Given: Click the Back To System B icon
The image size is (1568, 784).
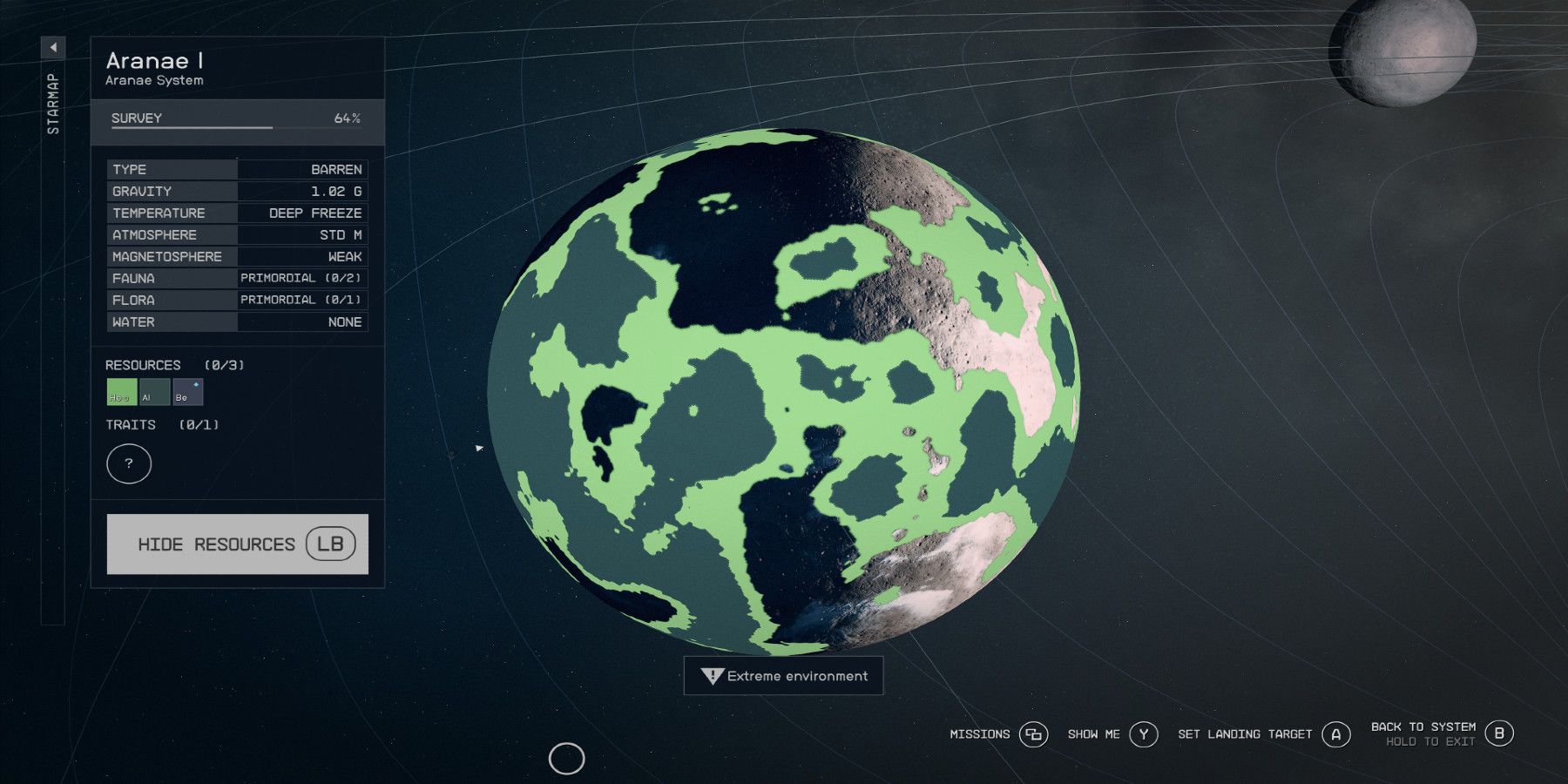Looking at the screenshot, I should [1500, 733].
